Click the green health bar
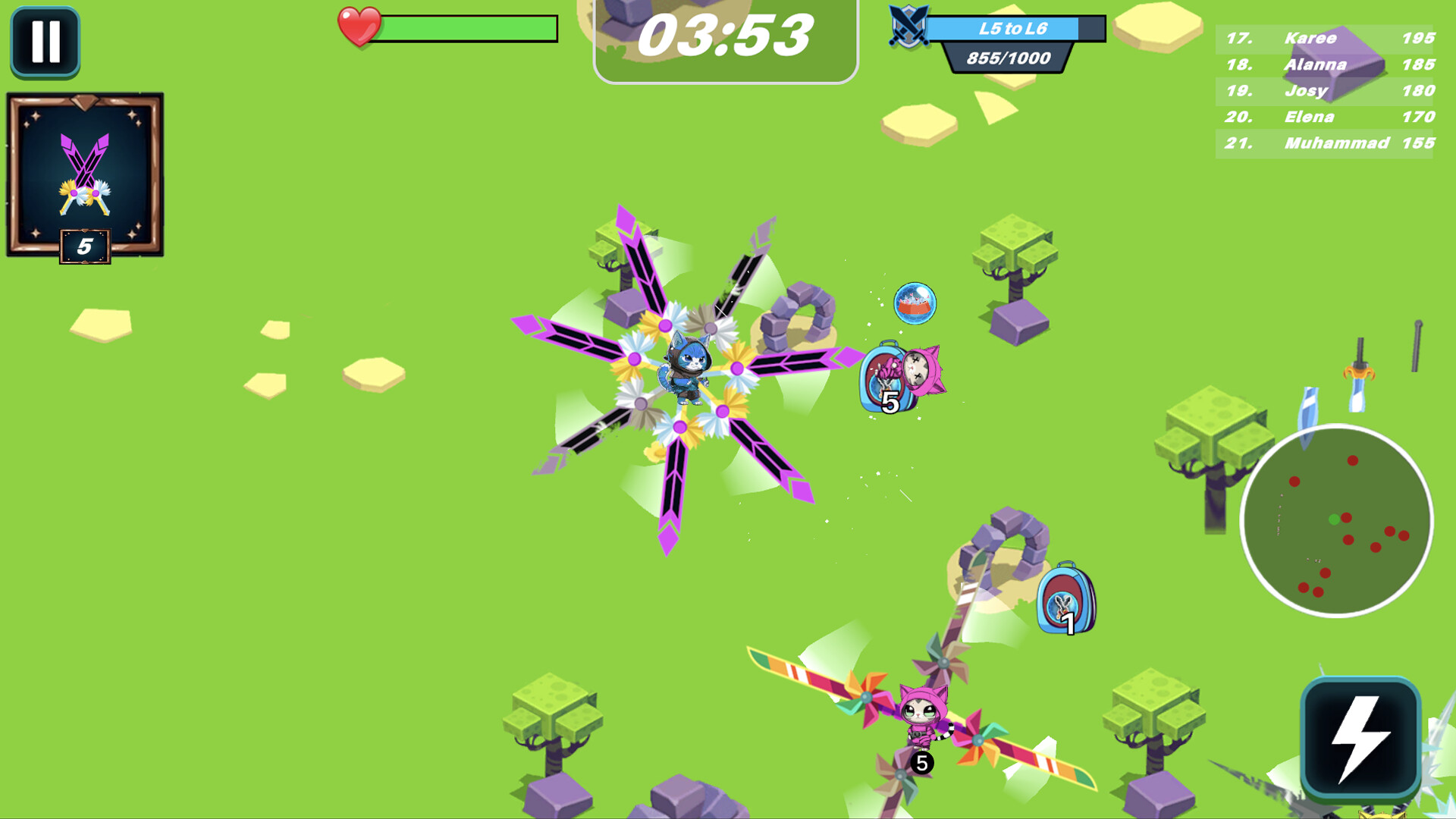The image size is (1456, 819). coord(470,29)
